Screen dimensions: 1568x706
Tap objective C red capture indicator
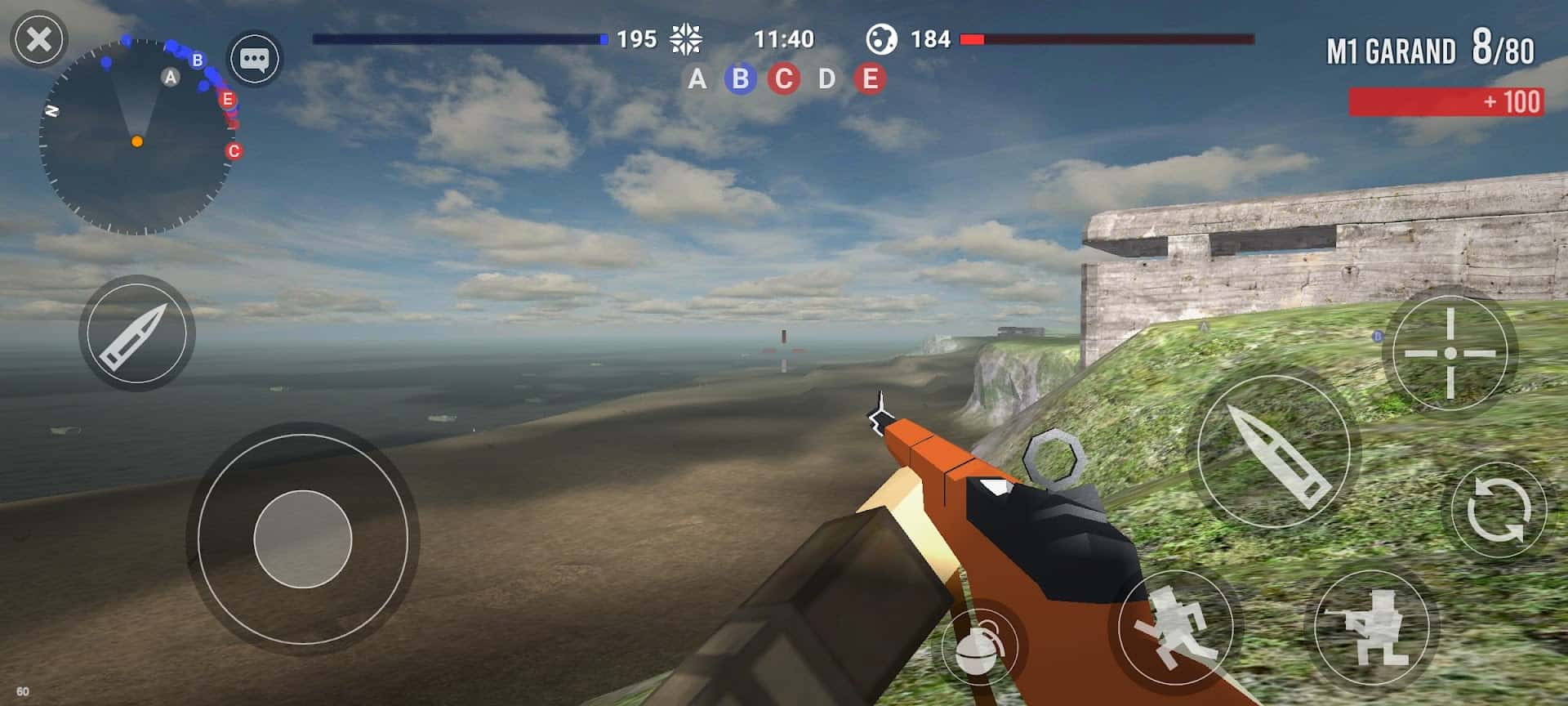point(783,79)
